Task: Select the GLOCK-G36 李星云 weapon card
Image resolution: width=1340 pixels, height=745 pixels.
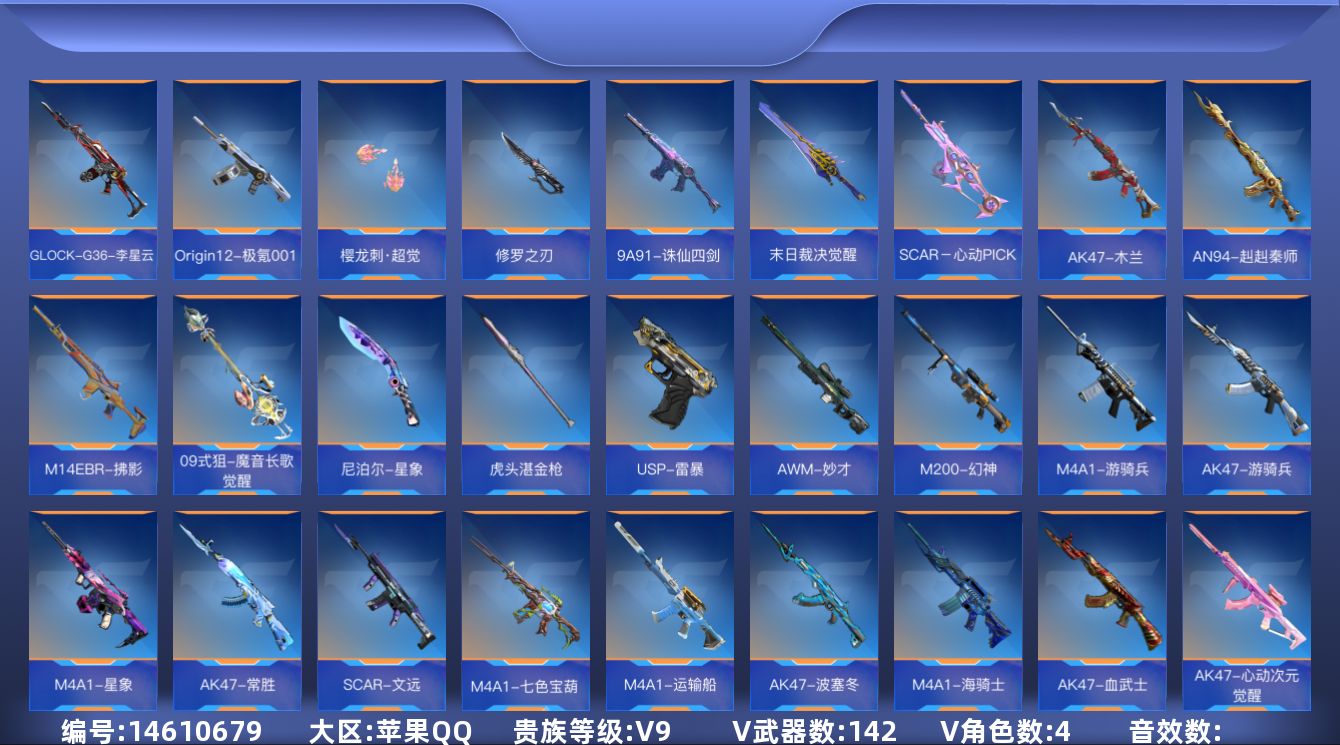Action: coord(93,177)
